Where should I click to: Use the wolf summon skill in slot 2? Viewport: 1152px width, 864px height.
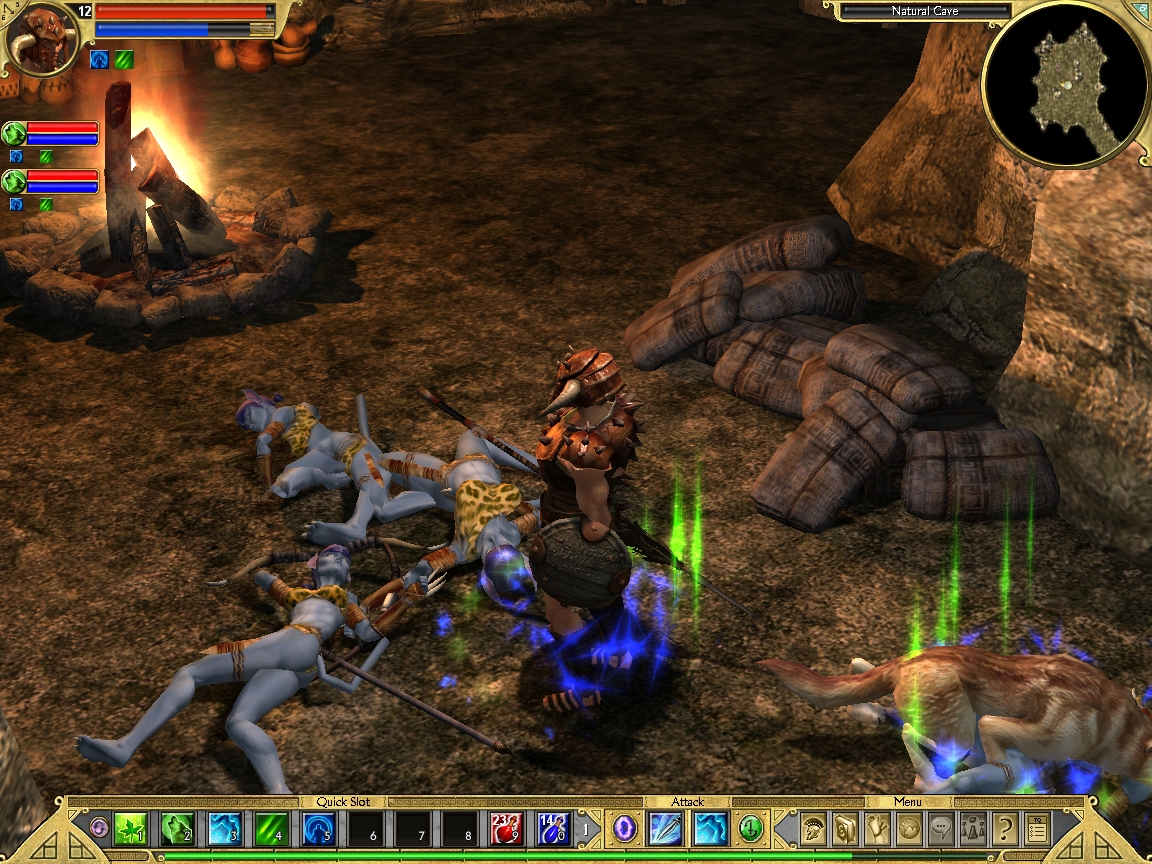coord(177,828)
